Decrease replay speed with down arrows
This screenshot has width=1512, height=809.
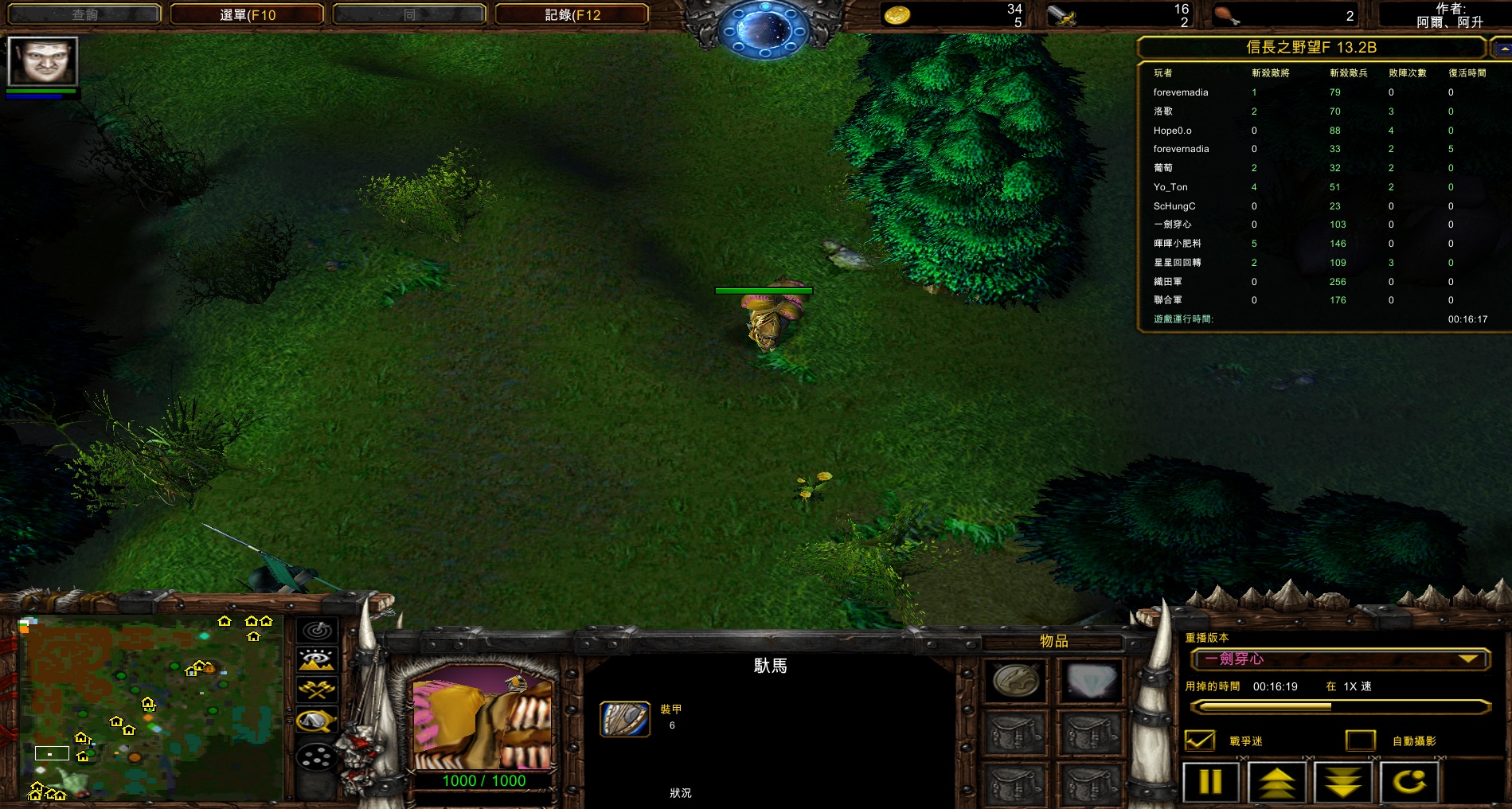(1342, 782)
